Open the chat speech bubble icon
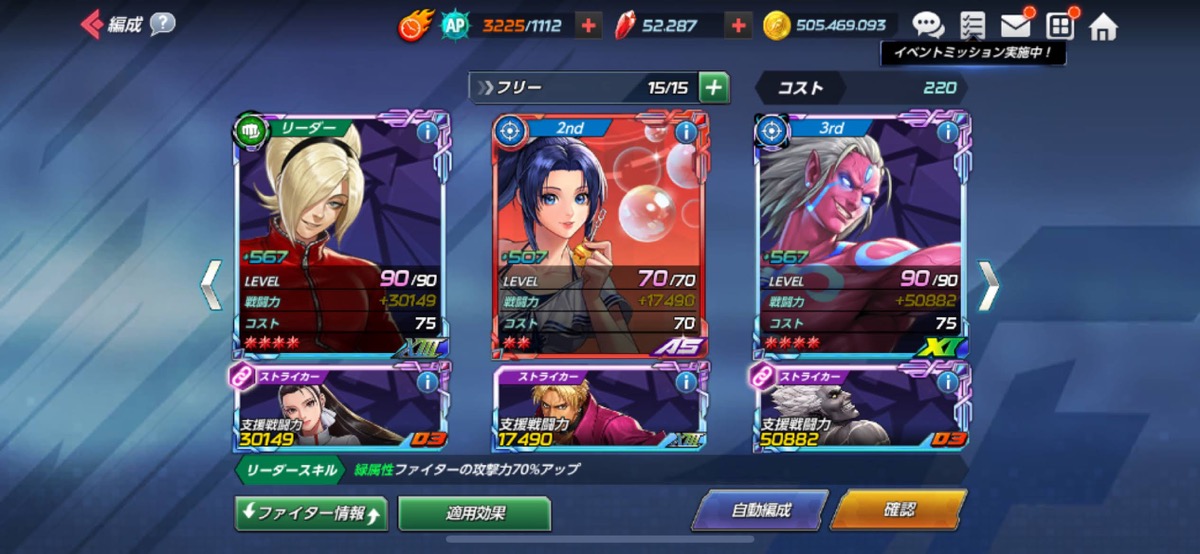The width and height of the screenshot is (1200, 554). [927, 26]
